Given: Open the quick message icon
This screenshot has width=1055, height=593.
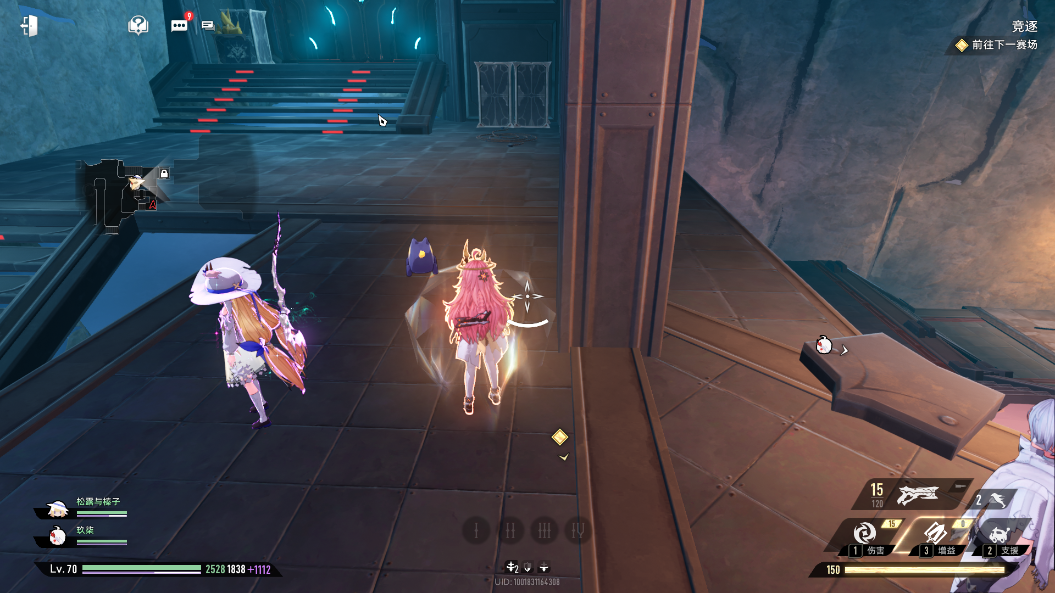Looking at the screenshot, I should click(x=208, y=25).
